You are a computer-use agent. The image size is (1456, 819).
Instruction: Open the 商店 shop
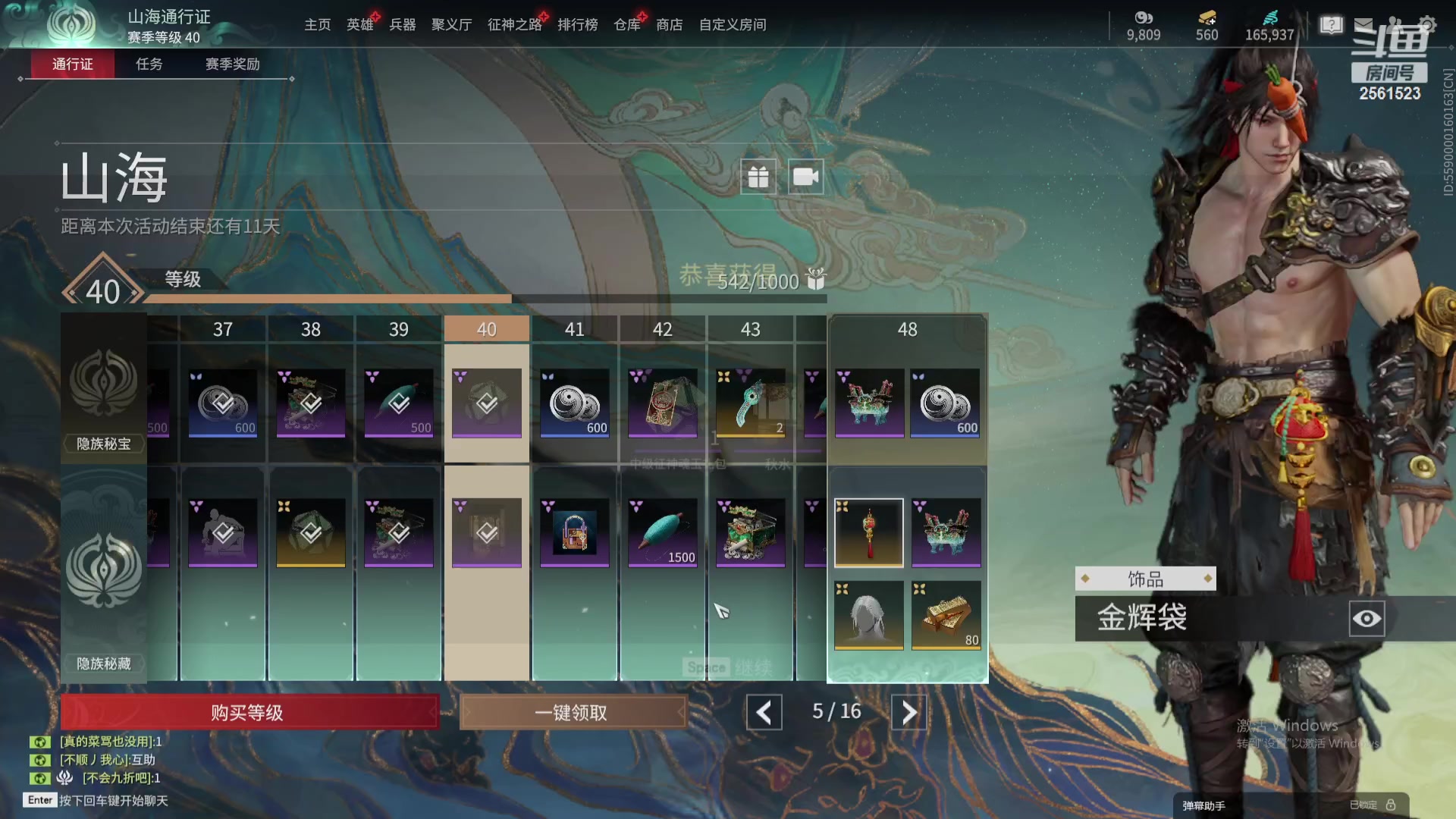point(669,25)
